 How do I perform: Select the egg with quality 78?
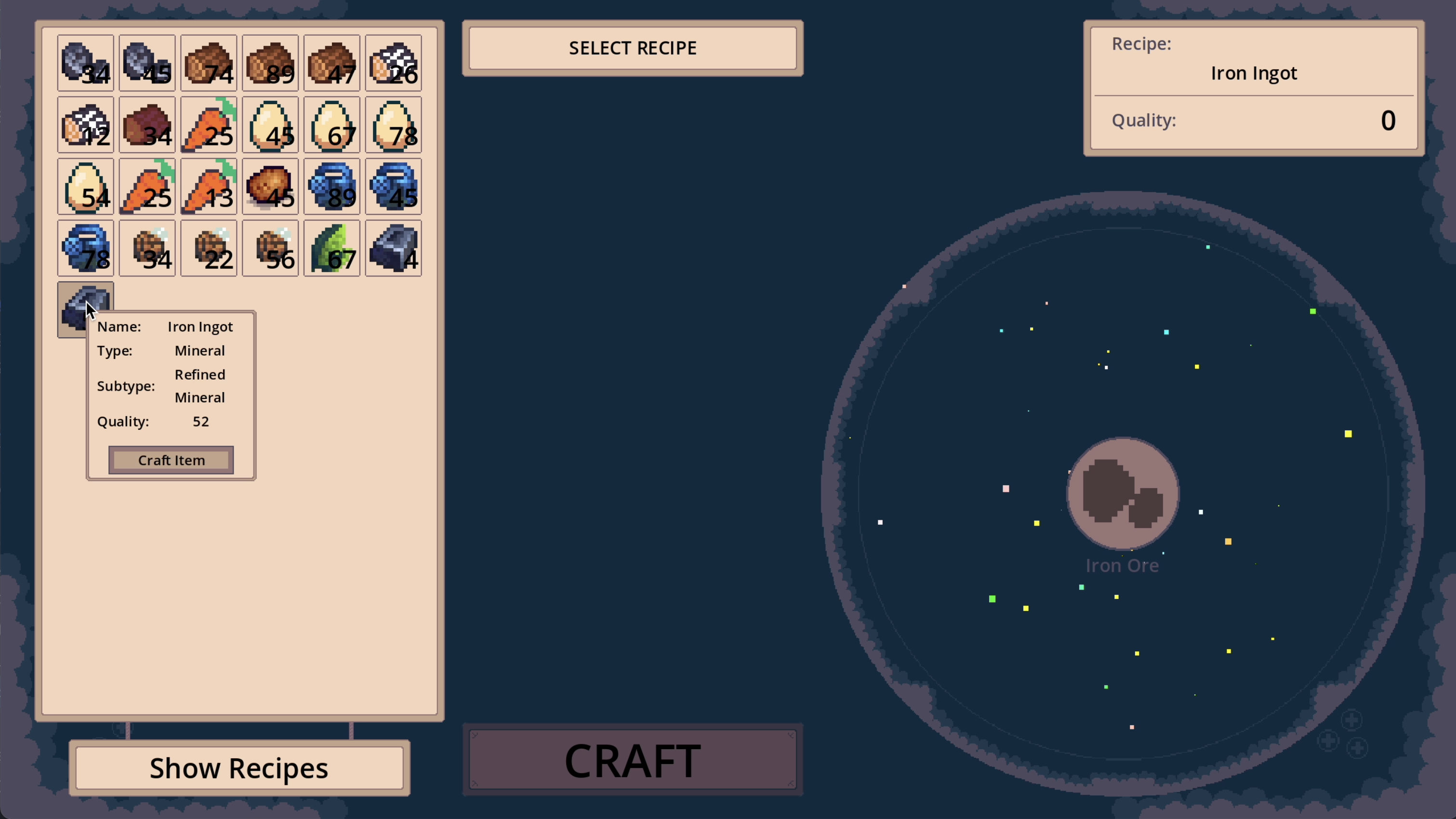394,124
